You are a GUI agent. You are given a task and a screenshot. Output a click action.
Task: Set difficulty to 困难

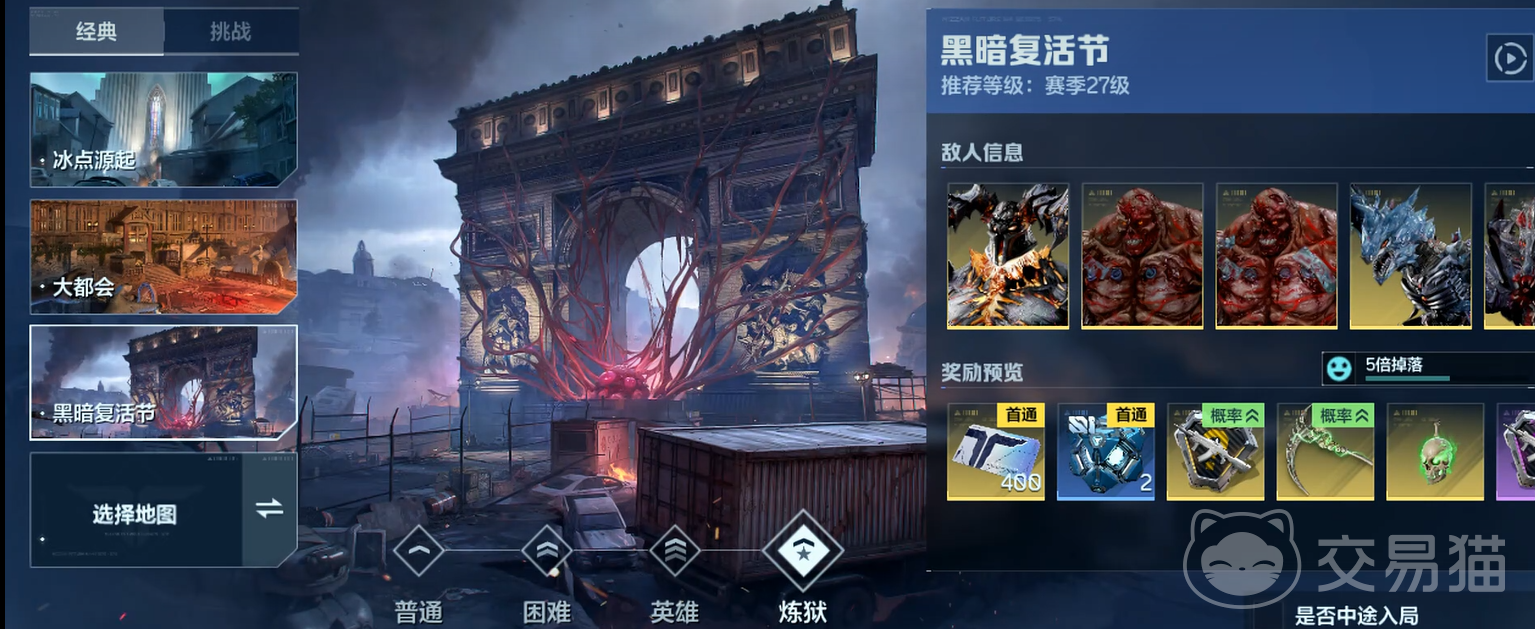(547, 552)
